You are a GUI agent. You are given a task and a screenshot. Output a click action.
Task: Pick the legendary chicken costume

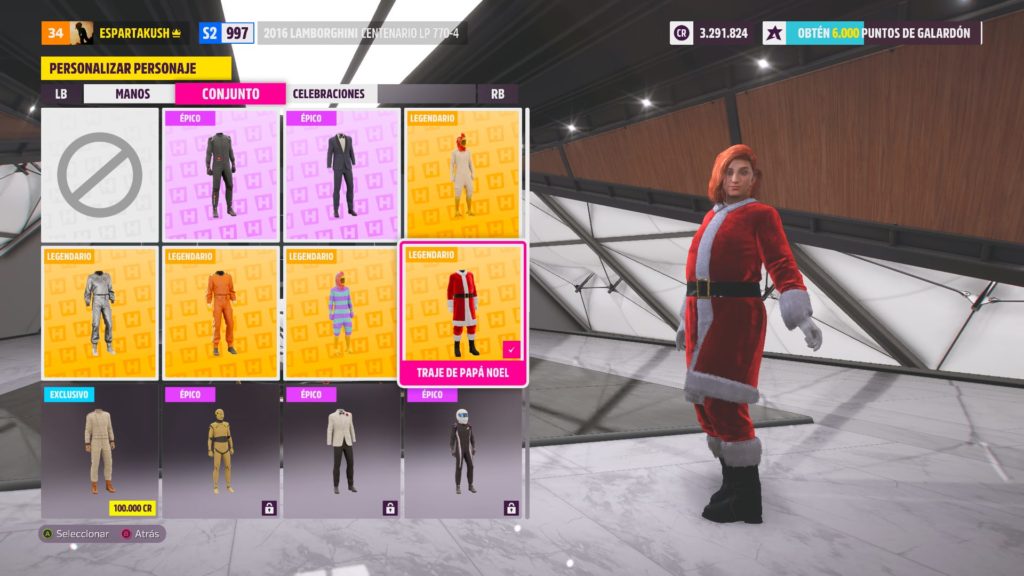[463, 174]
